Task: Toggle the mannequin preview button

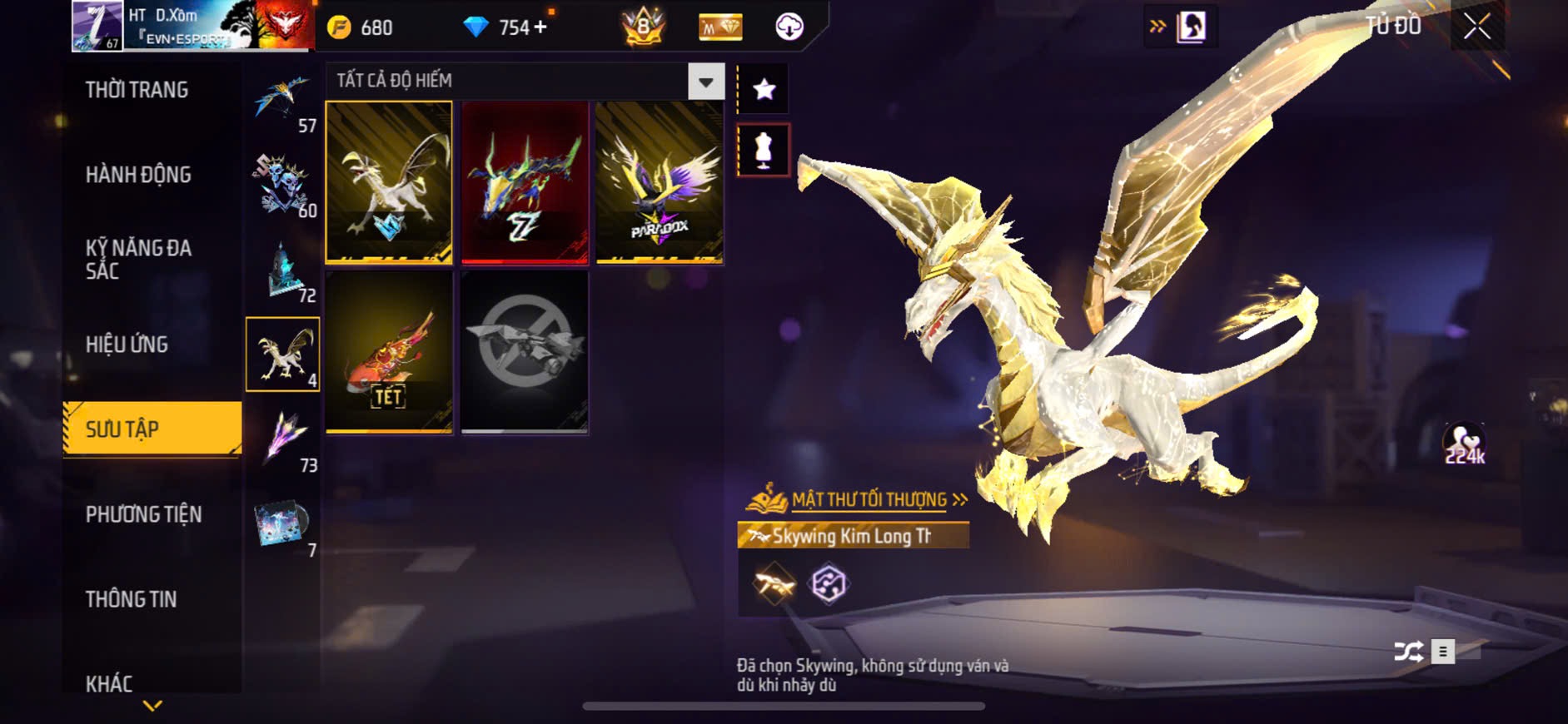Action: pos(764,150)
